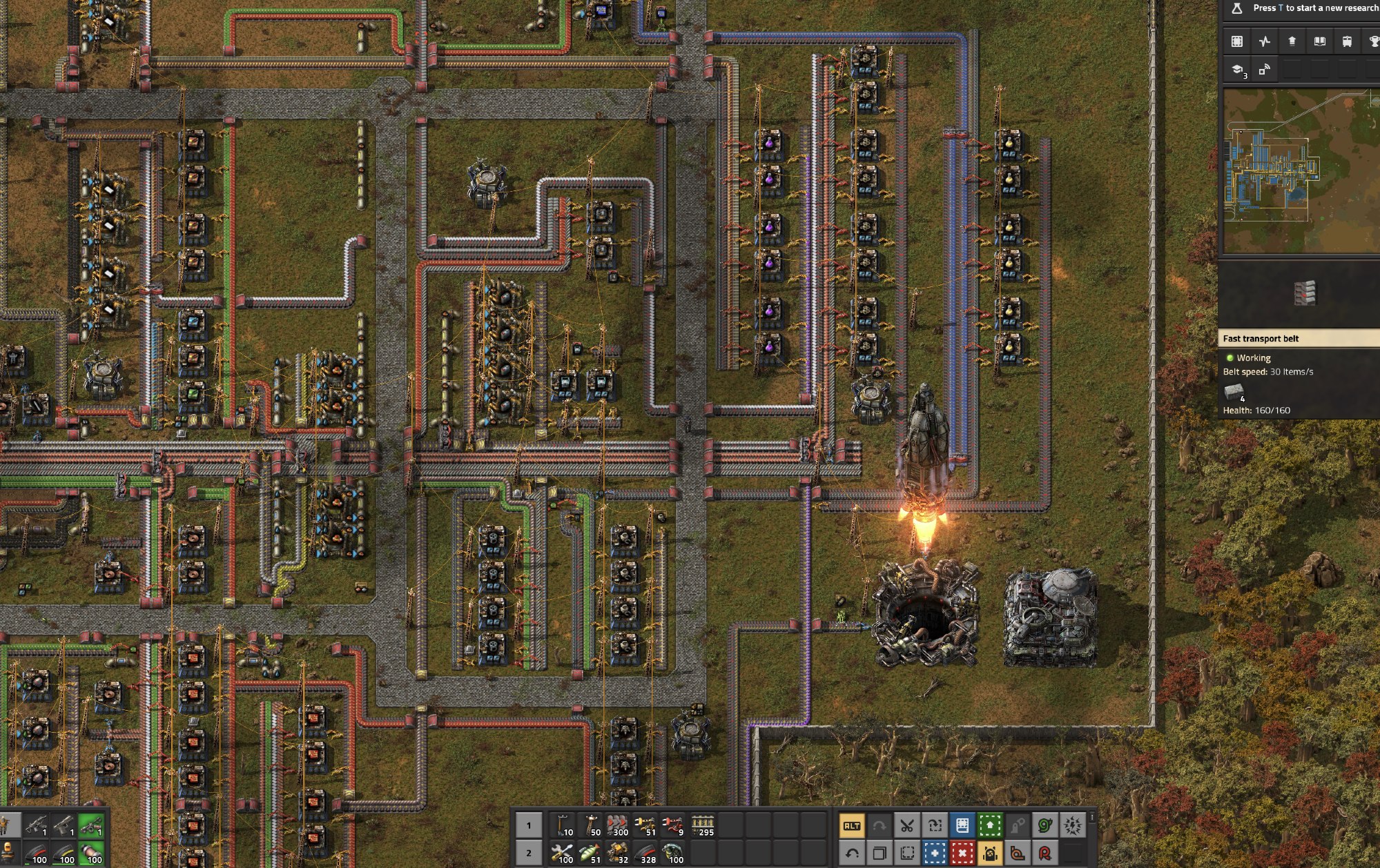1380x868 pixels.
Task: Select the red deconstruction planner tool
Action: pyautogui.click(x=962, y=854)
